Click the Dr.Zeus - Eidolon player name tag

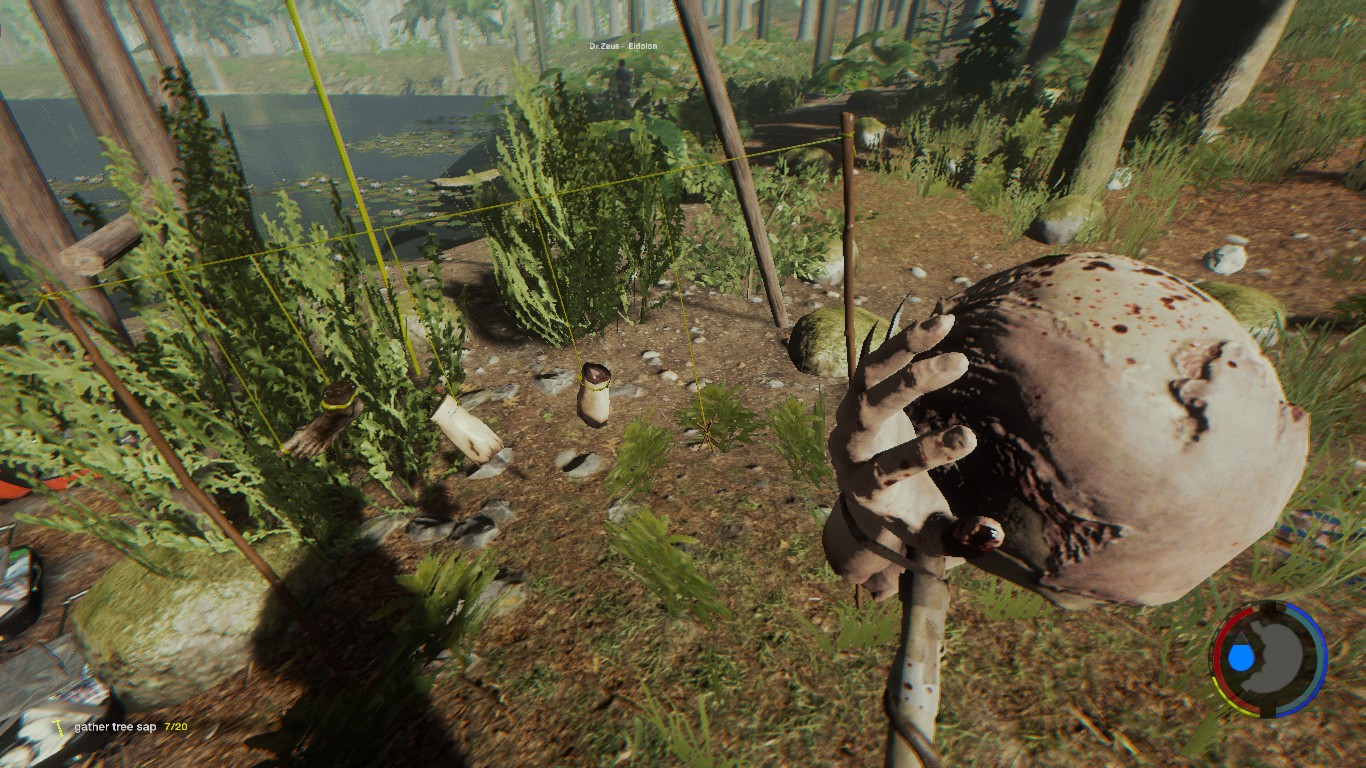[622, 46]
